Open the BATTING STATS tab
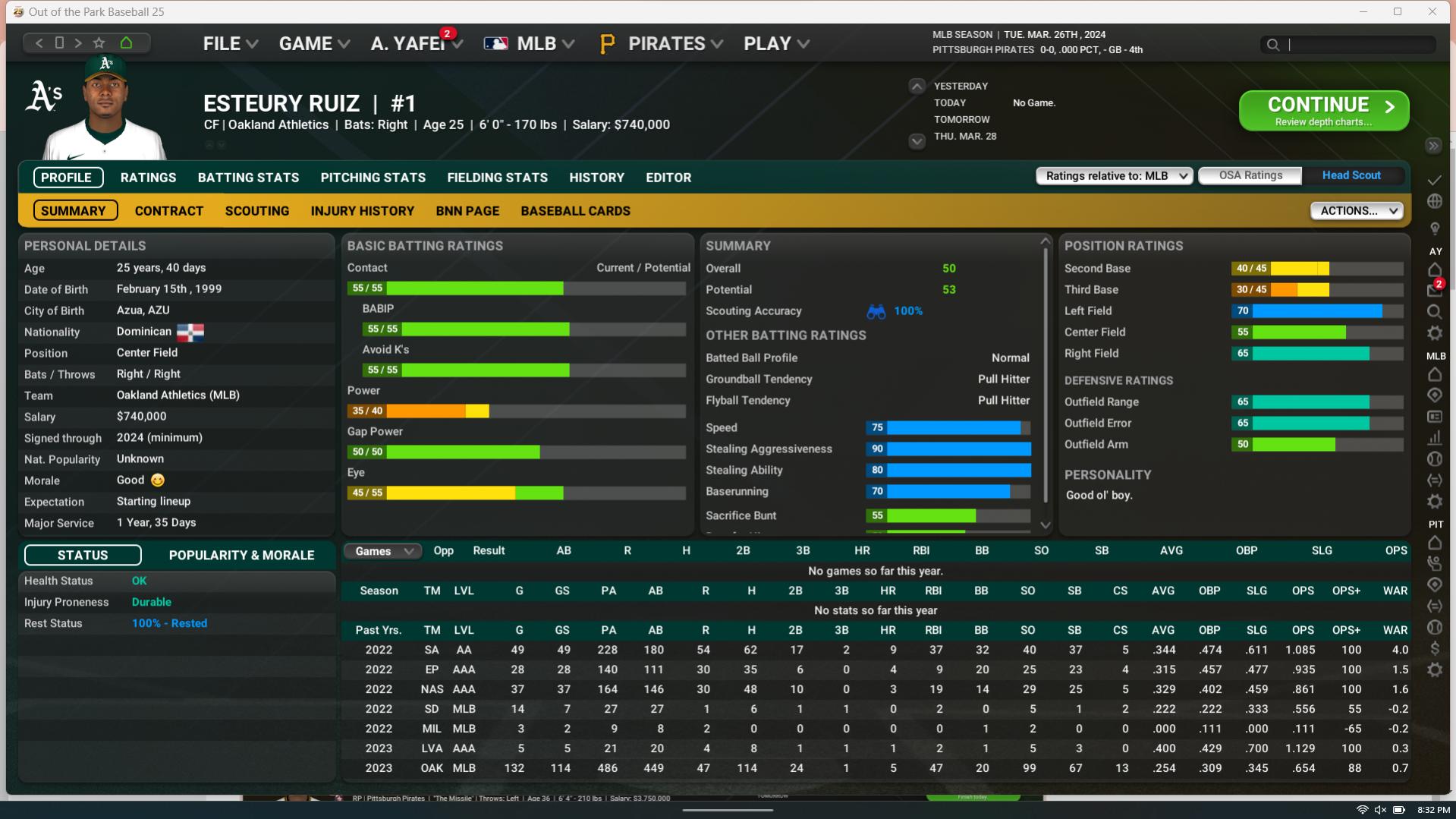1456x819 pixels. 248,178
